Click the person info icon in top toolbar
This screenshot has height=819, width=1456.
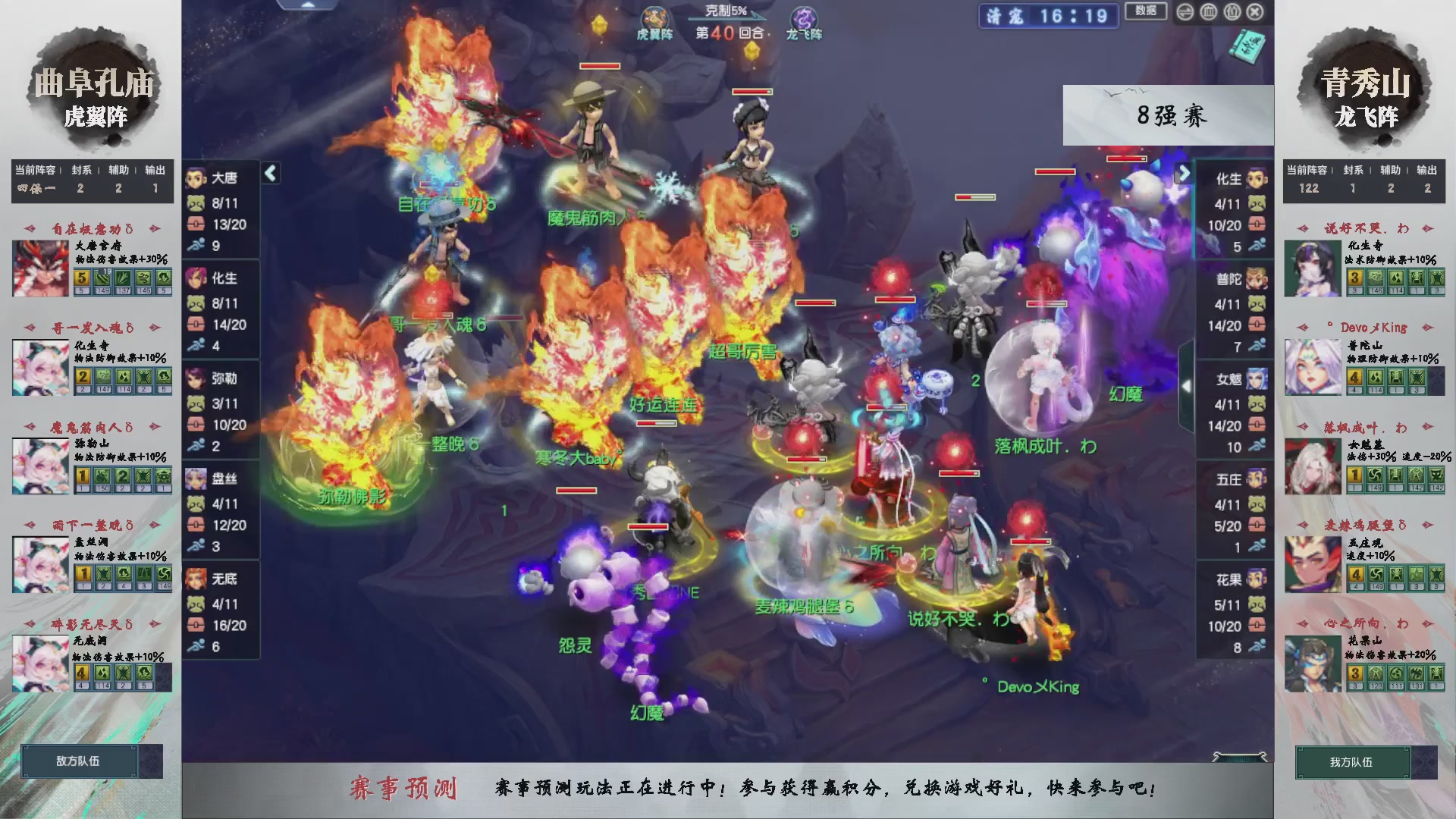click(1232, 11)
